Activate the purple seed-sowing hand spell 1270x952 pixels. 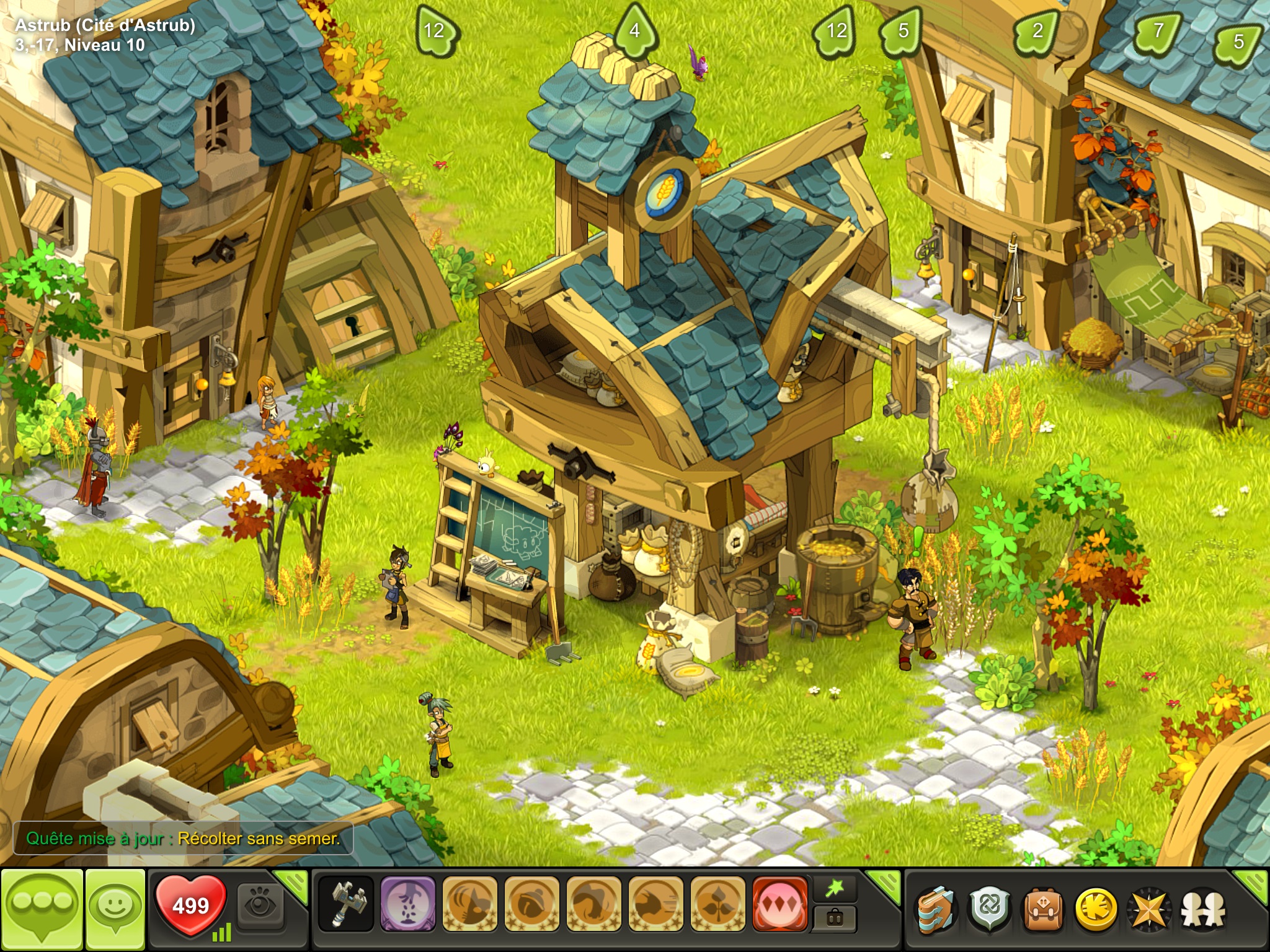pyautogui.click(x=407, y=905)
